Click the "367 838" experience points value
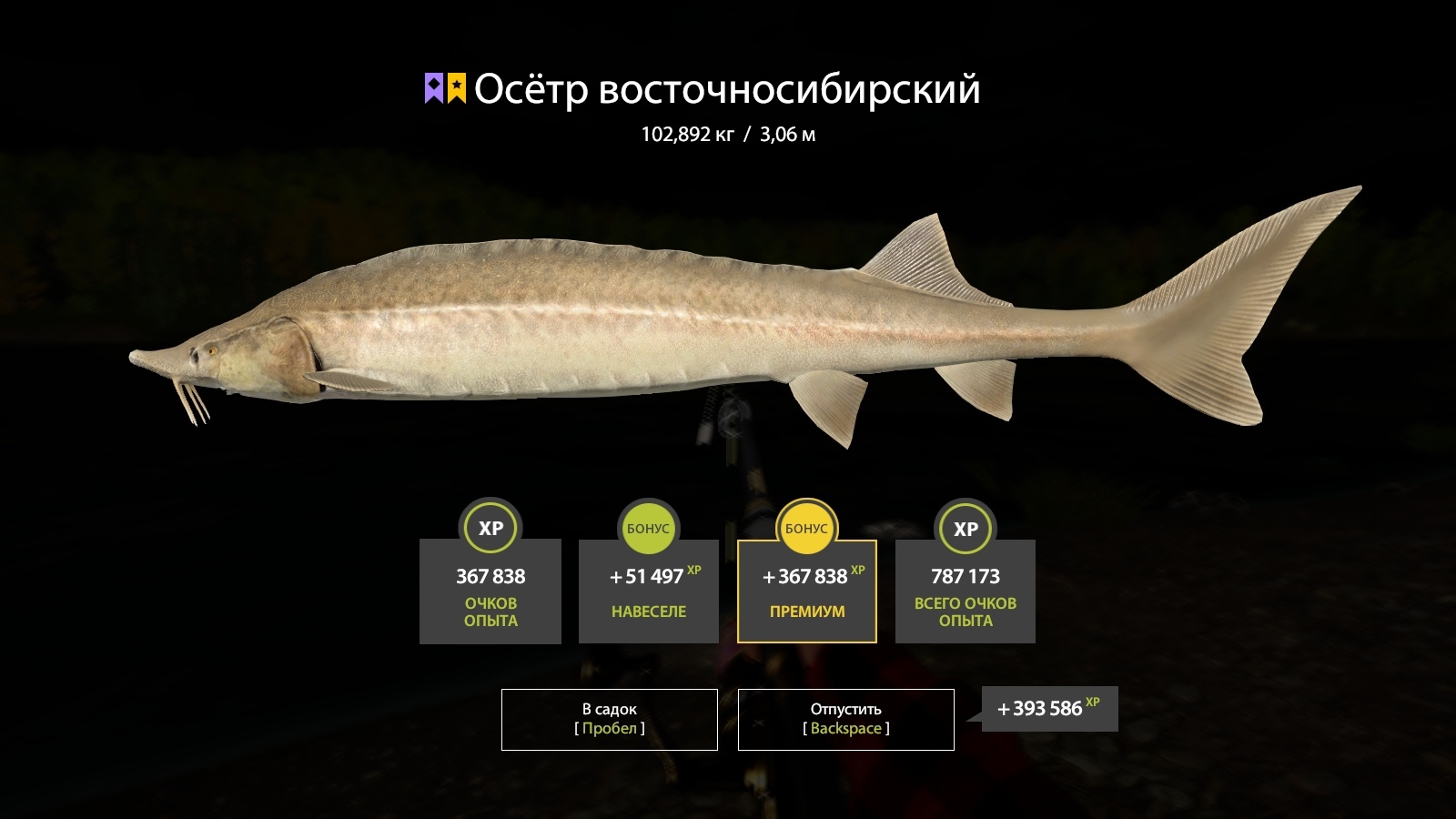 (x=490, y=576)
